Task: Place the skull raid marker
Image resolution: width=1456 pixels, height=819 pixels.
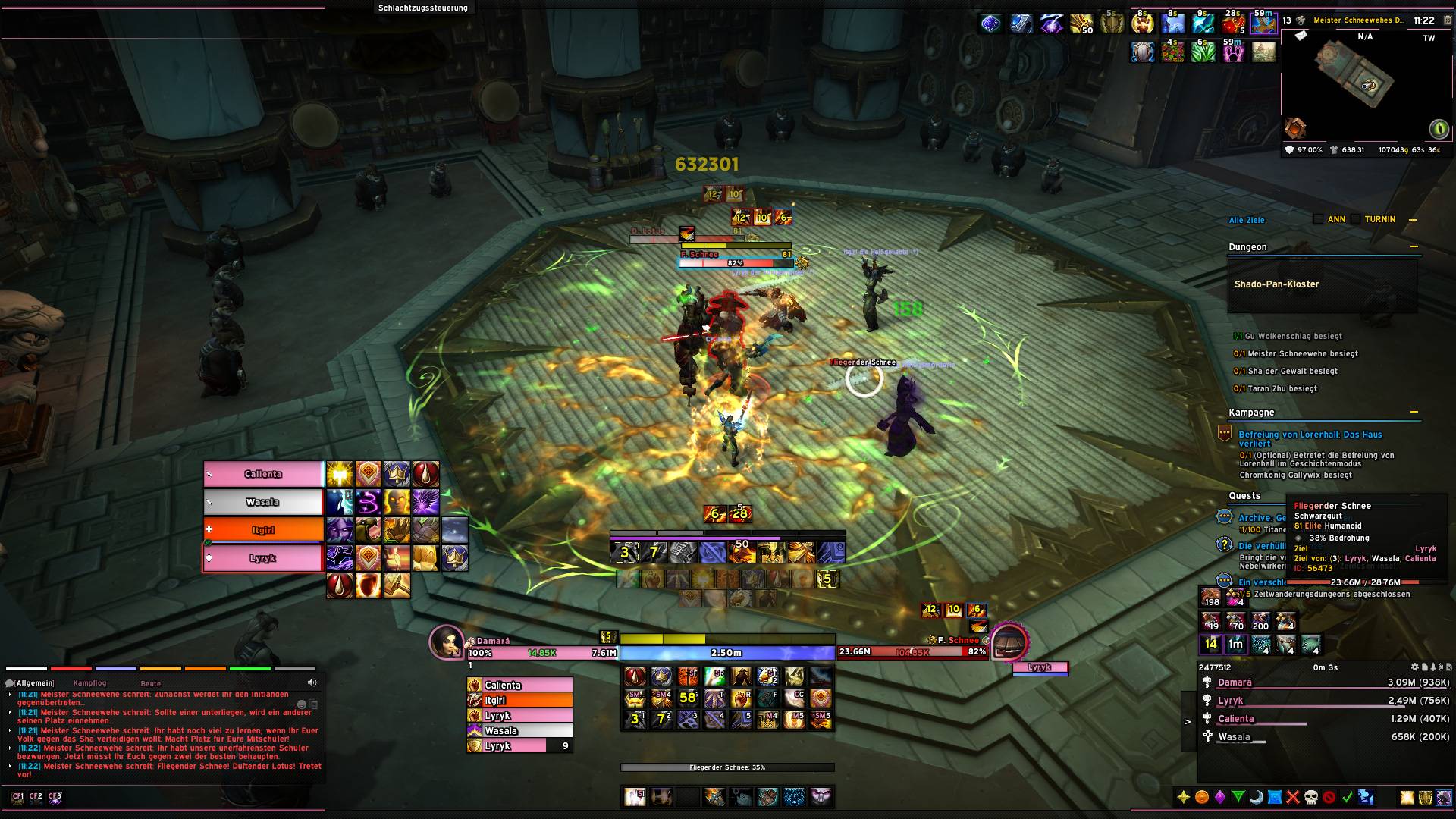Action: point(1311,797)
